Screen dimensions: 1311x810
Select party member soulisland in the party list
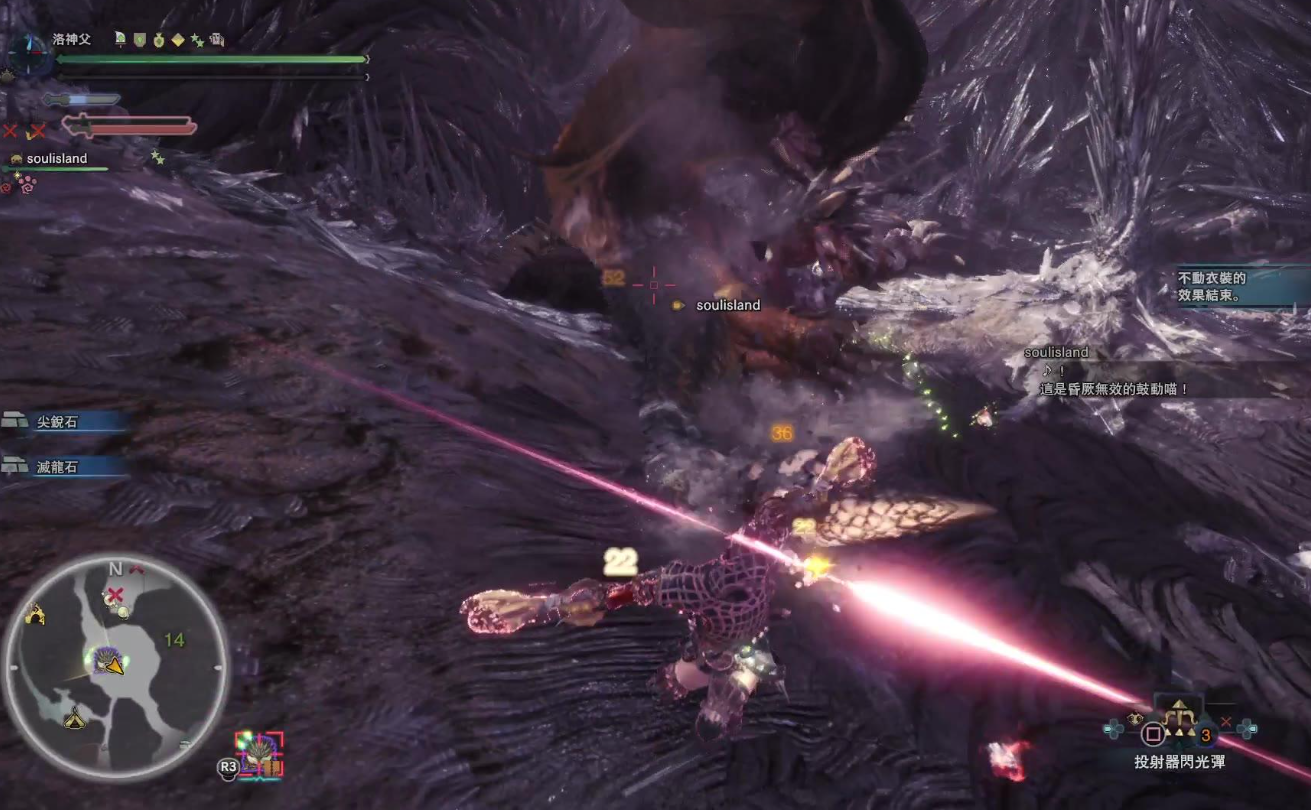tap(56, 159)
